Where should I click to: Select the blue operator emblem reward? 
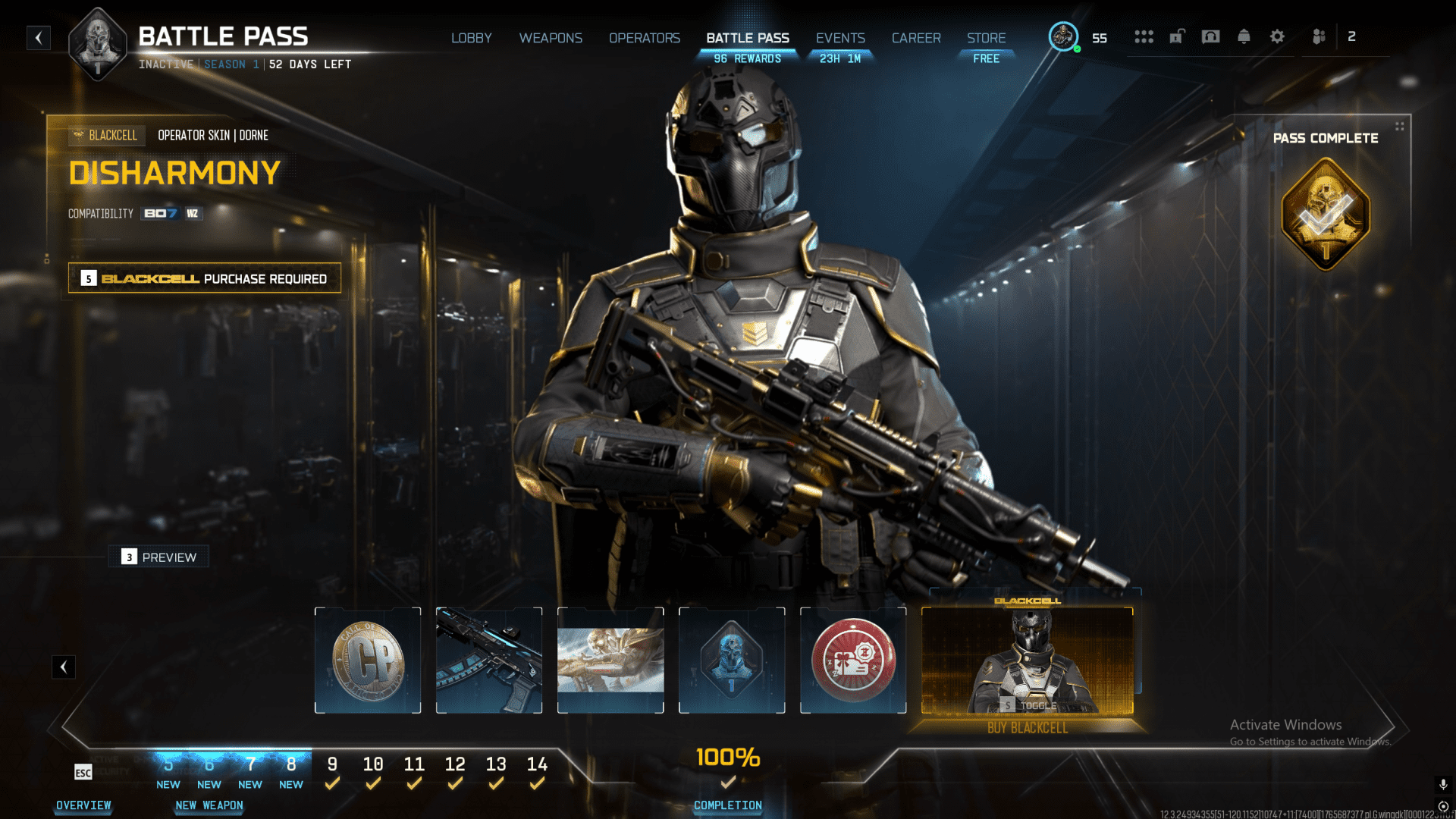[732, 661]
